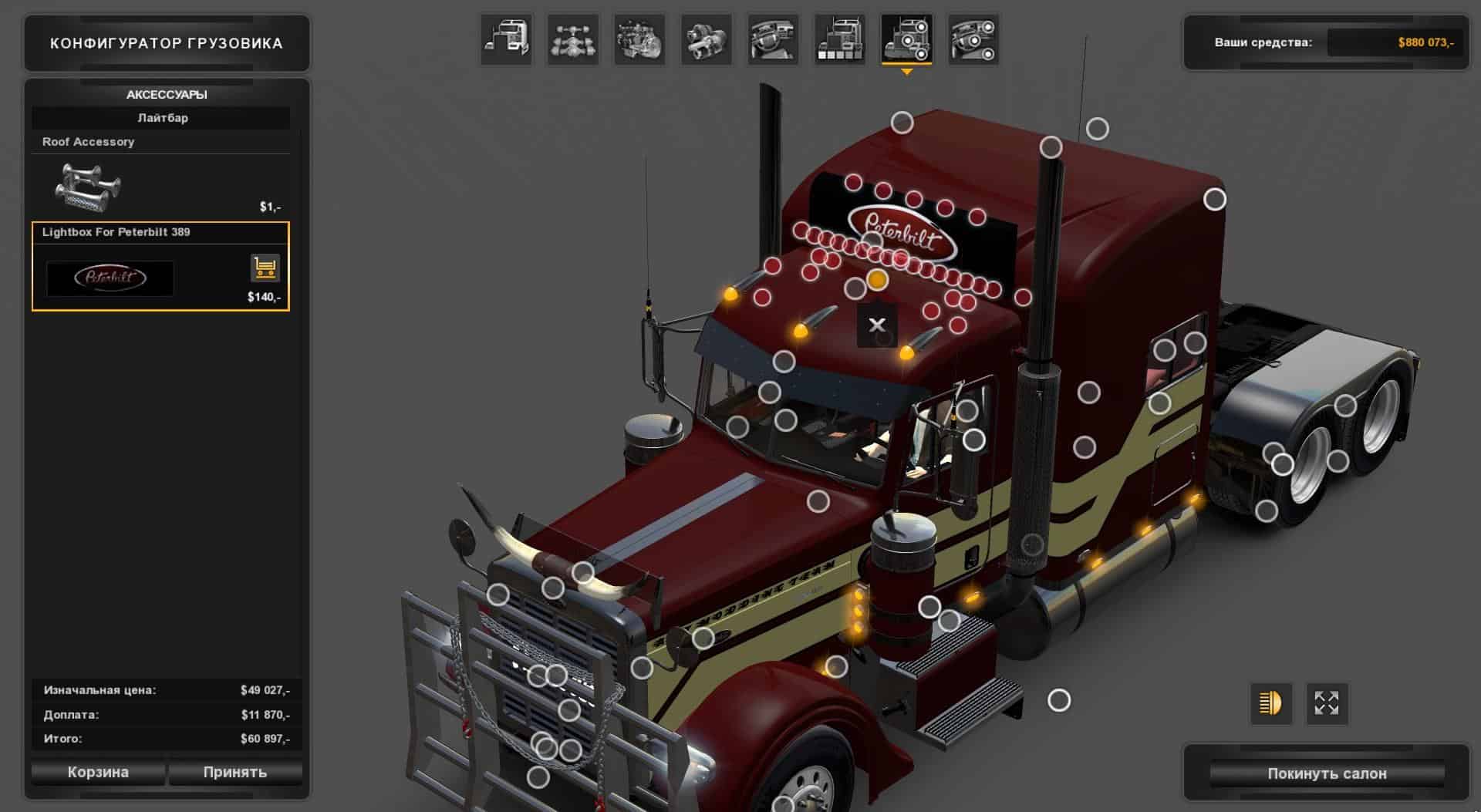This screenshot has width=1481, height=812.
Task: Switch to the paint job tab
Action: (840, 39)
